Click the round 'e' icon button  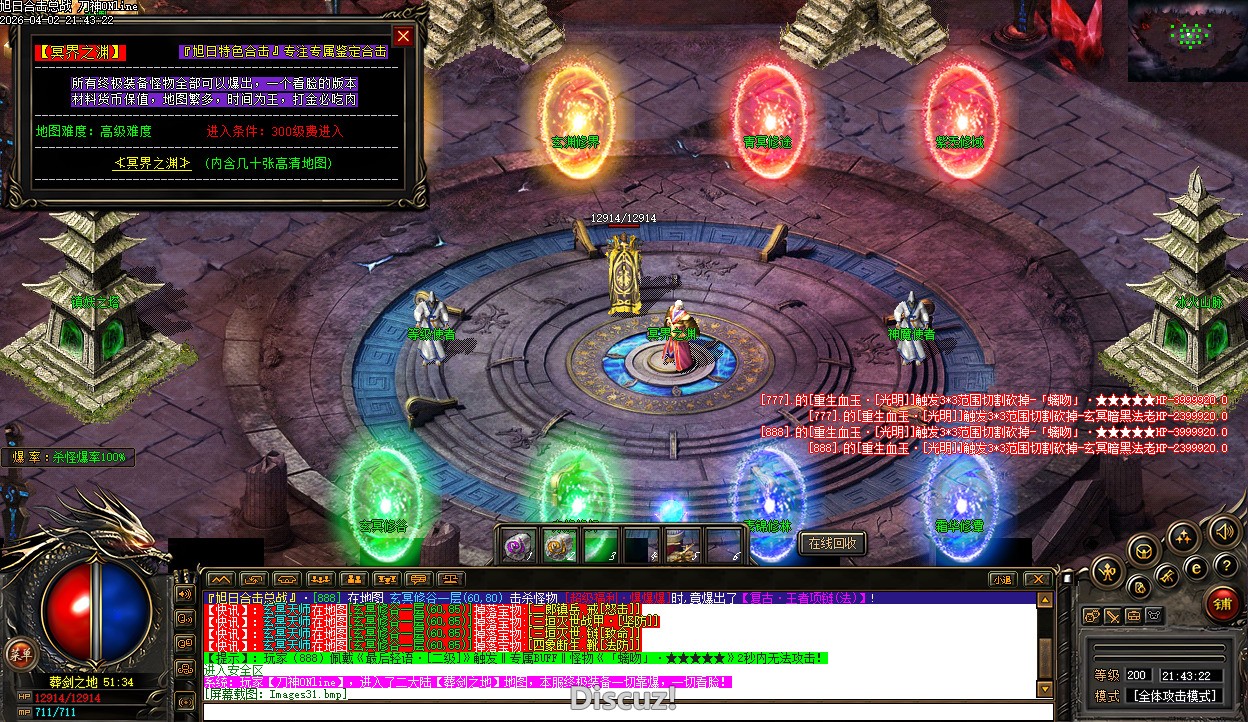1194,567
